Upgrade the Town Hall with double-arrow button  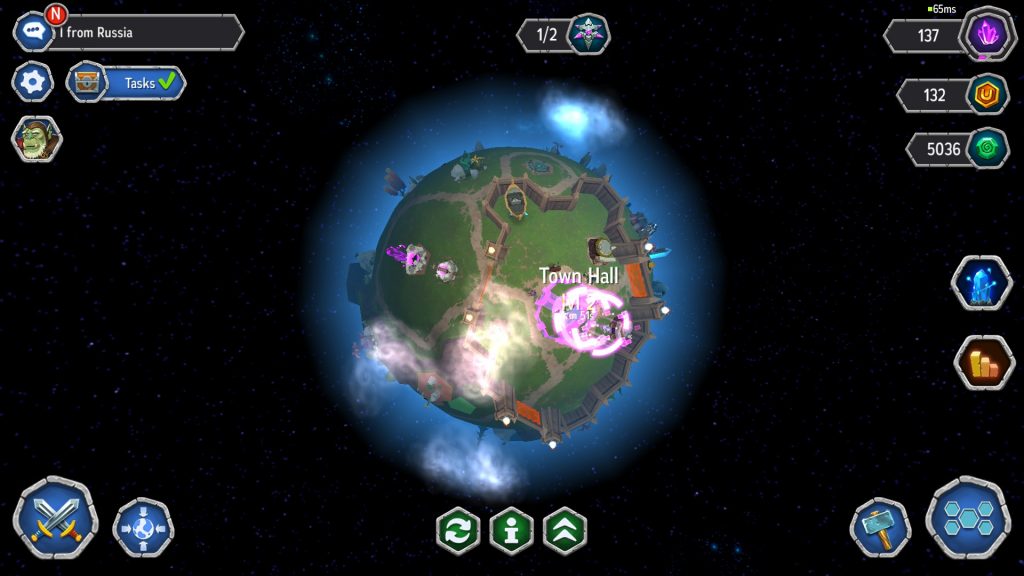[x=564, y=530]
